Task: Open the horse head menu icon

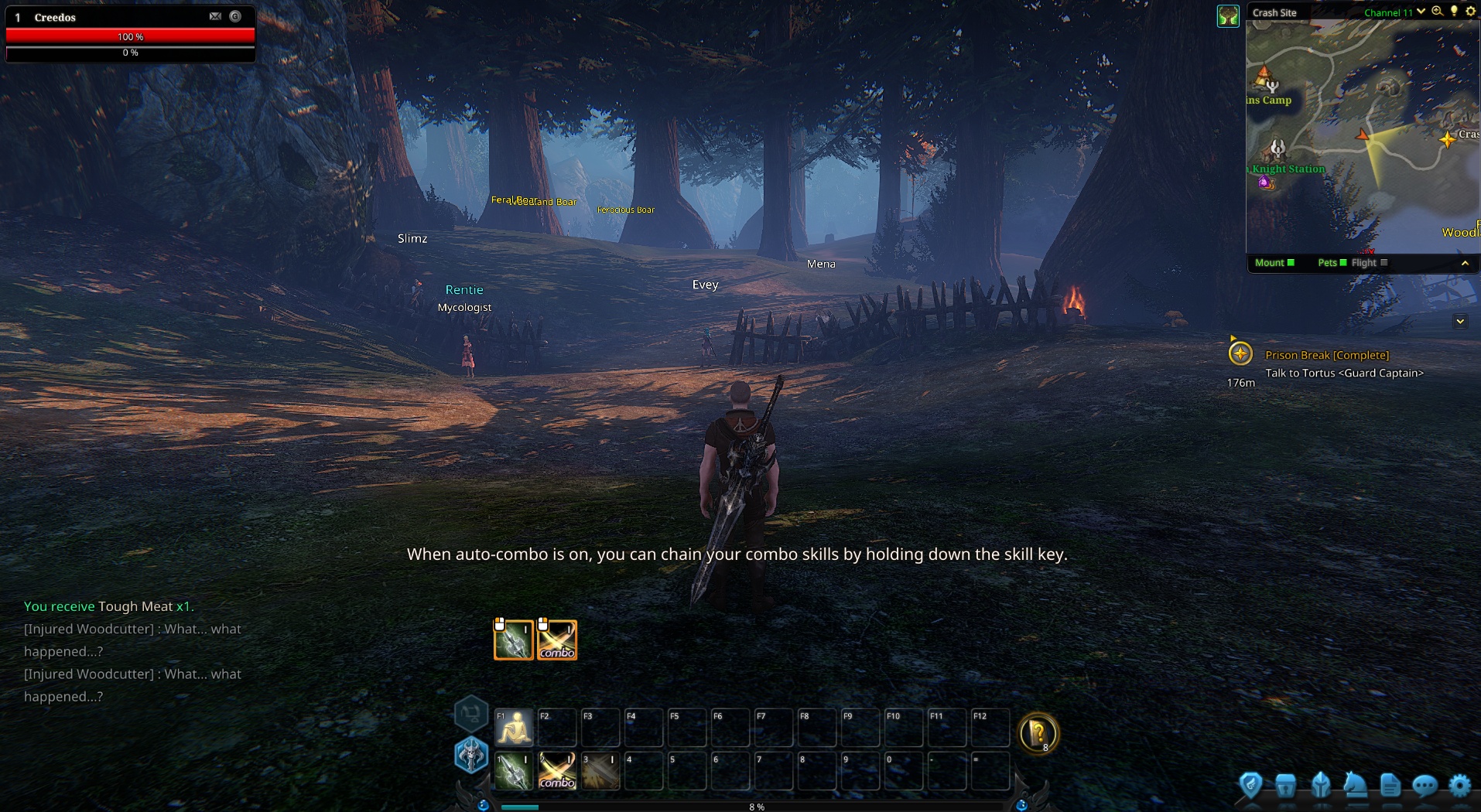Action: tap(1355, 785)
